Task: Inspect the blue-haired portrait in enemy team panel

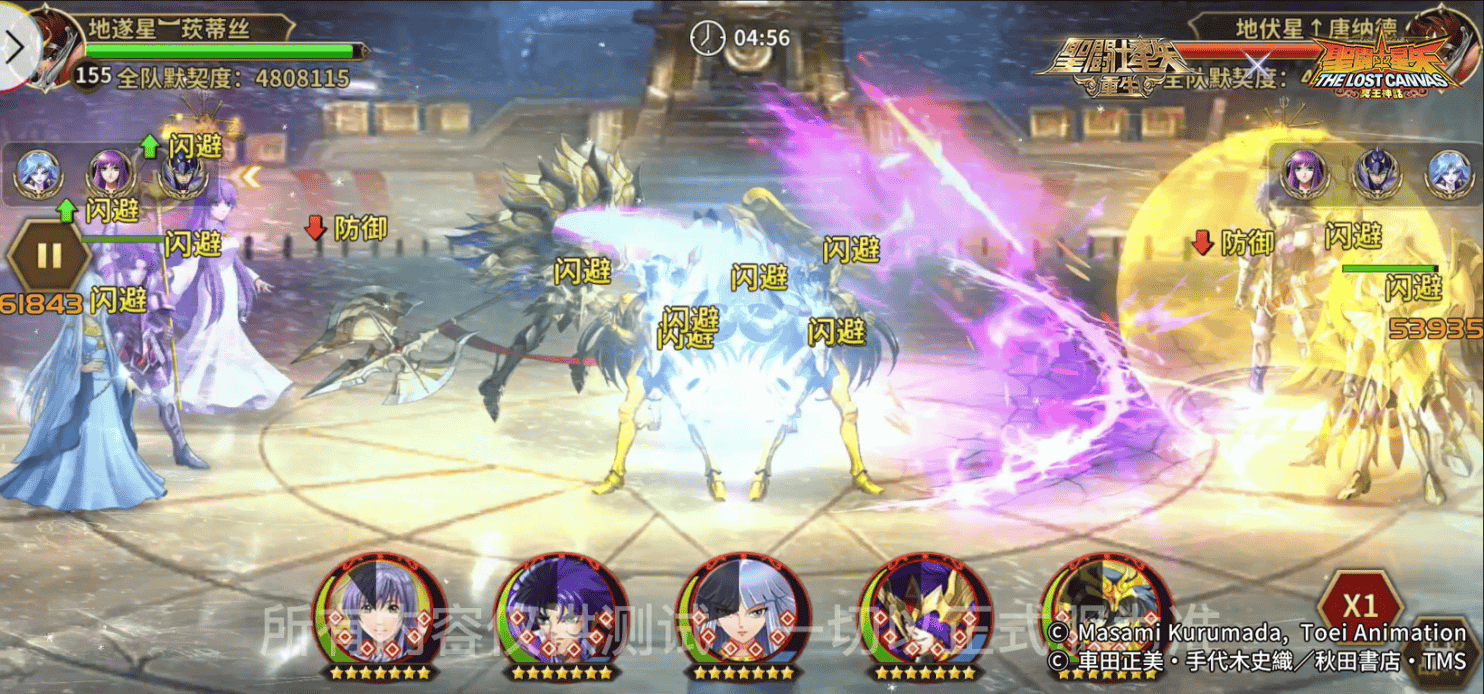Action: [x=1447, y=172]
